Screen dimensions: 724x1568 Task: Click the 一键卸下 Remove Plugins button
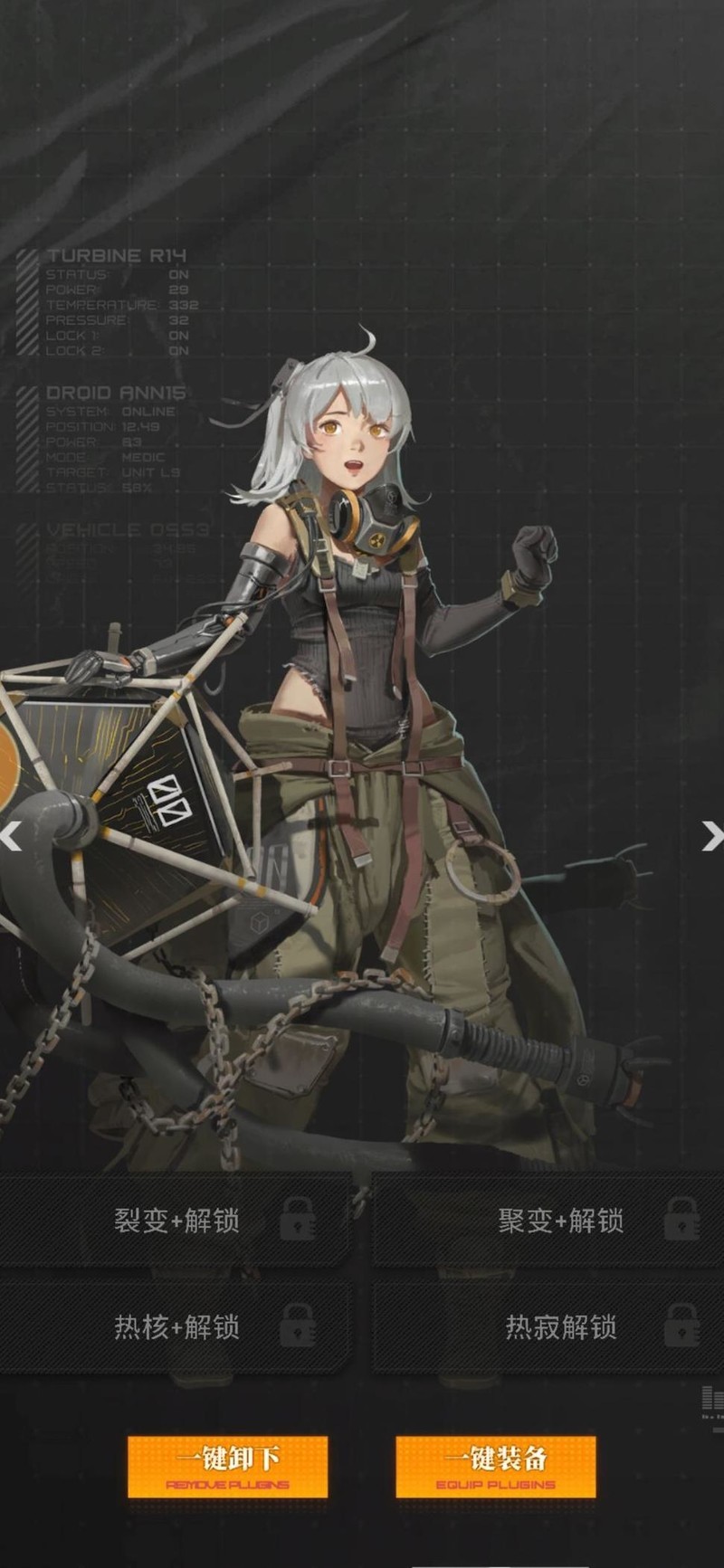pos(227,1467)
